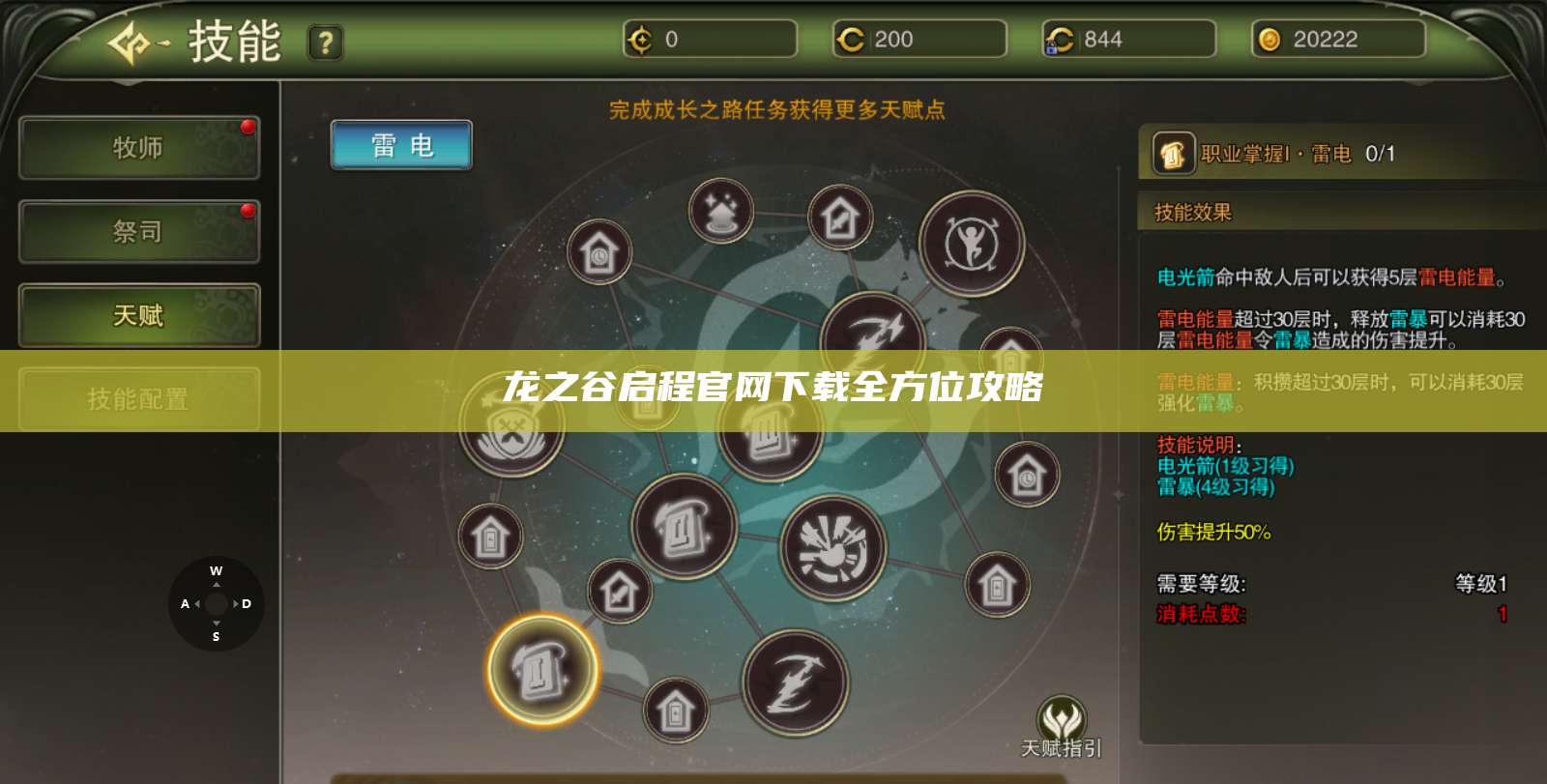Switch to the 牧师 tab
The width and height of the screenshot is (1547, 784).
[138, 148]
